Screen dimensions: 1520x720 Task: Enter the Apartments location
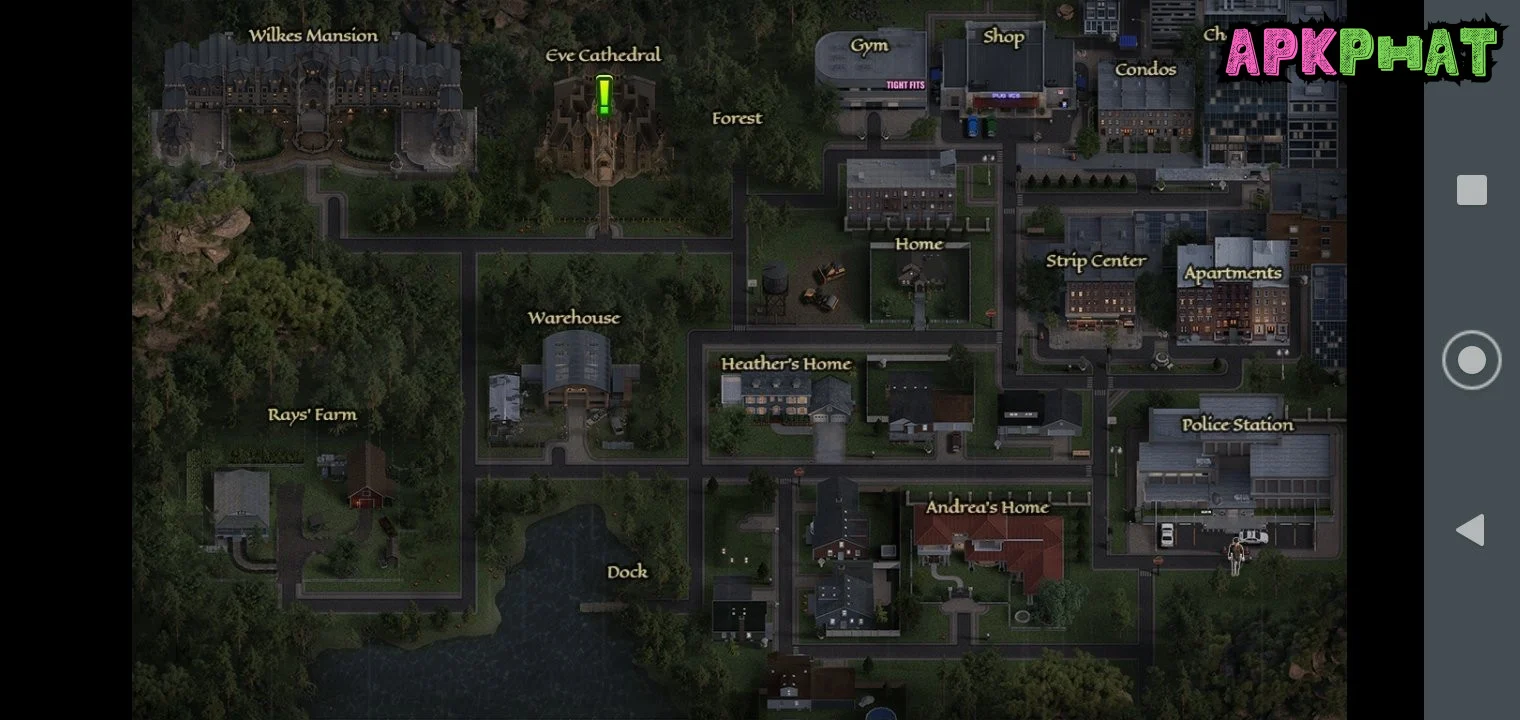tap(1232, 273)
